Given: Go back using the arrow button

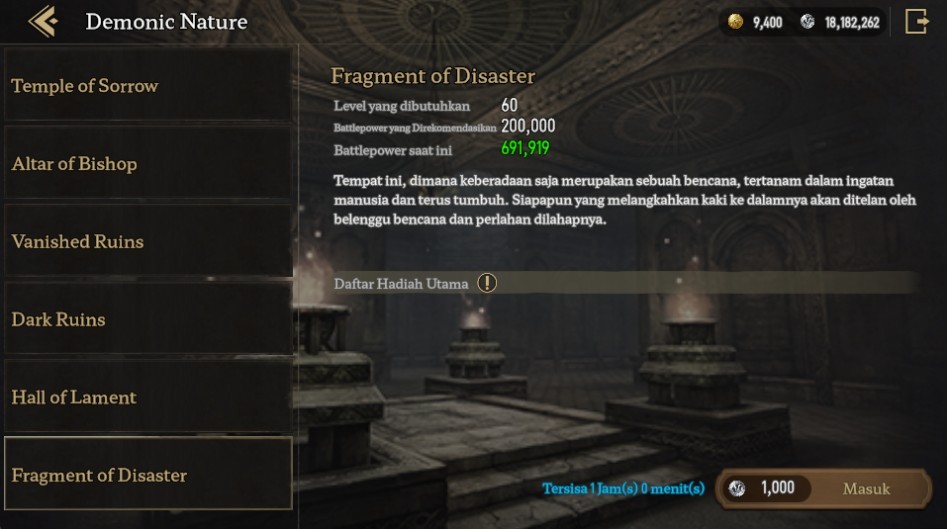Looking at the screenshot, I should 42,21.
